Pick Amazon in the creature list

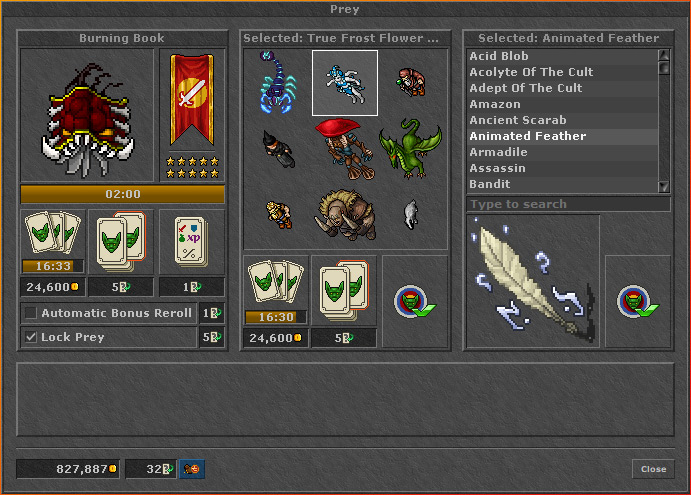[x=562, y=104]
